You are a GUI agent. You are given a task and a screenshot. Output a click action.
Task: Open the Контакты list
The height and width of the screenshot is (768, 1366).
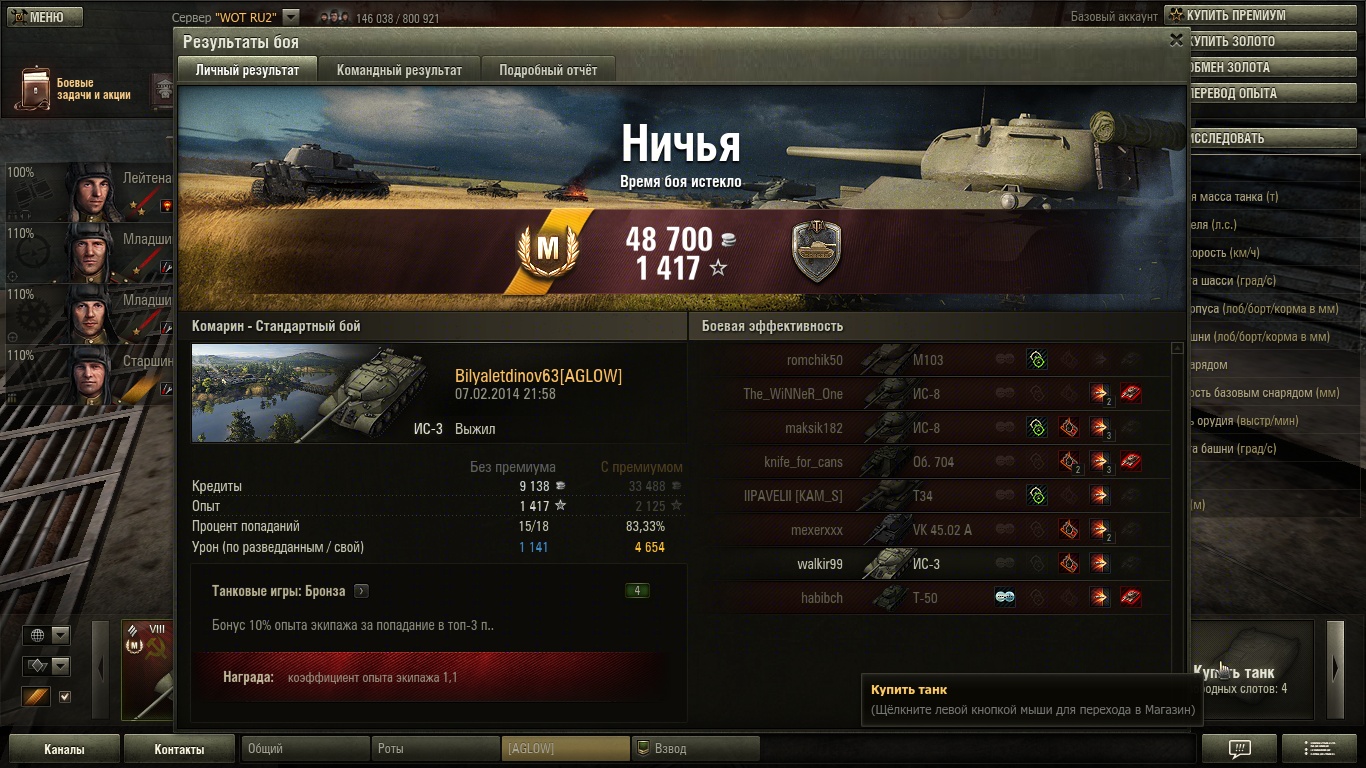pos(179,749)
